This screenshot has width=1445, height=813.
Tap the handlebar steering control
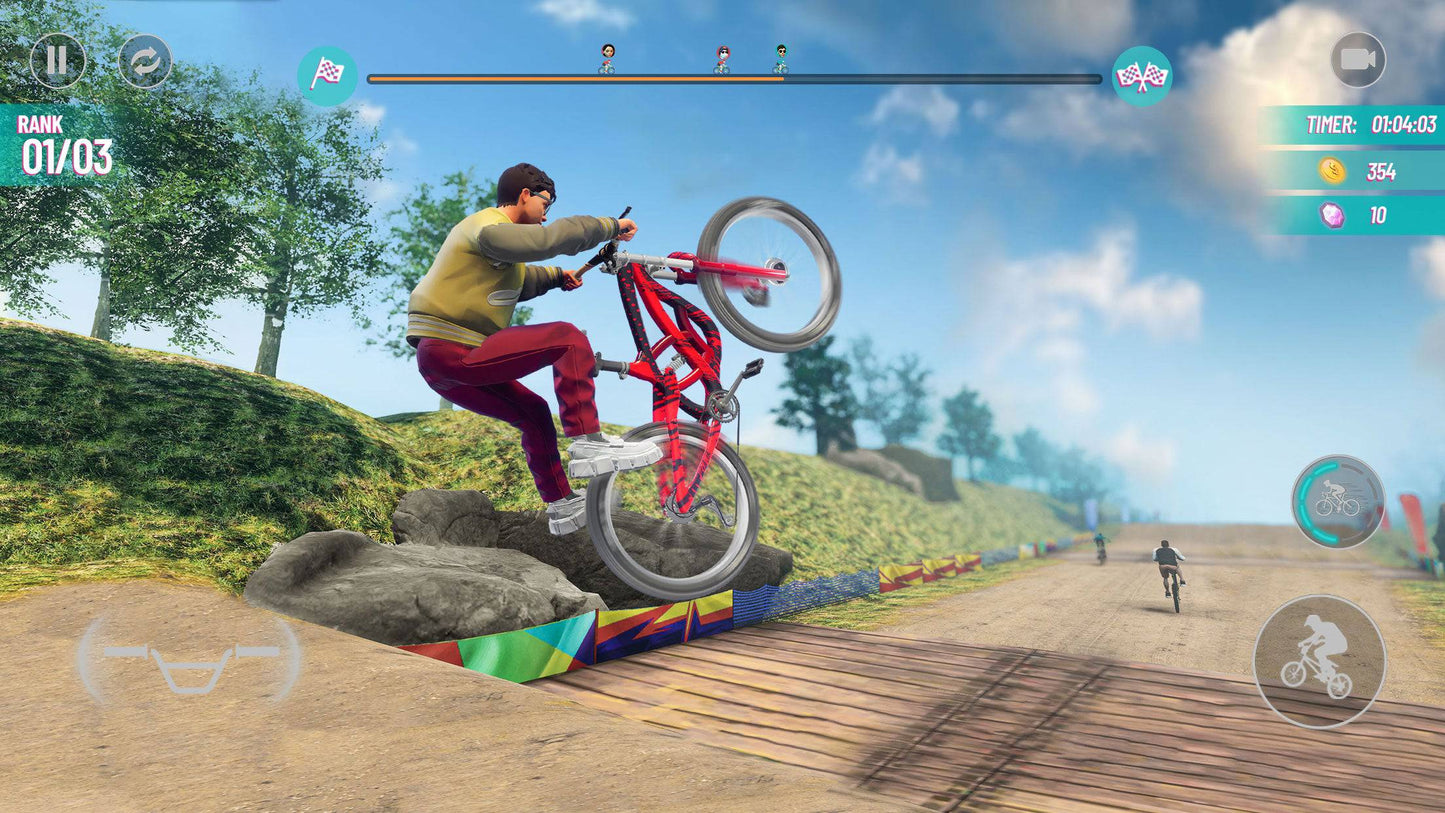(190, 661)
